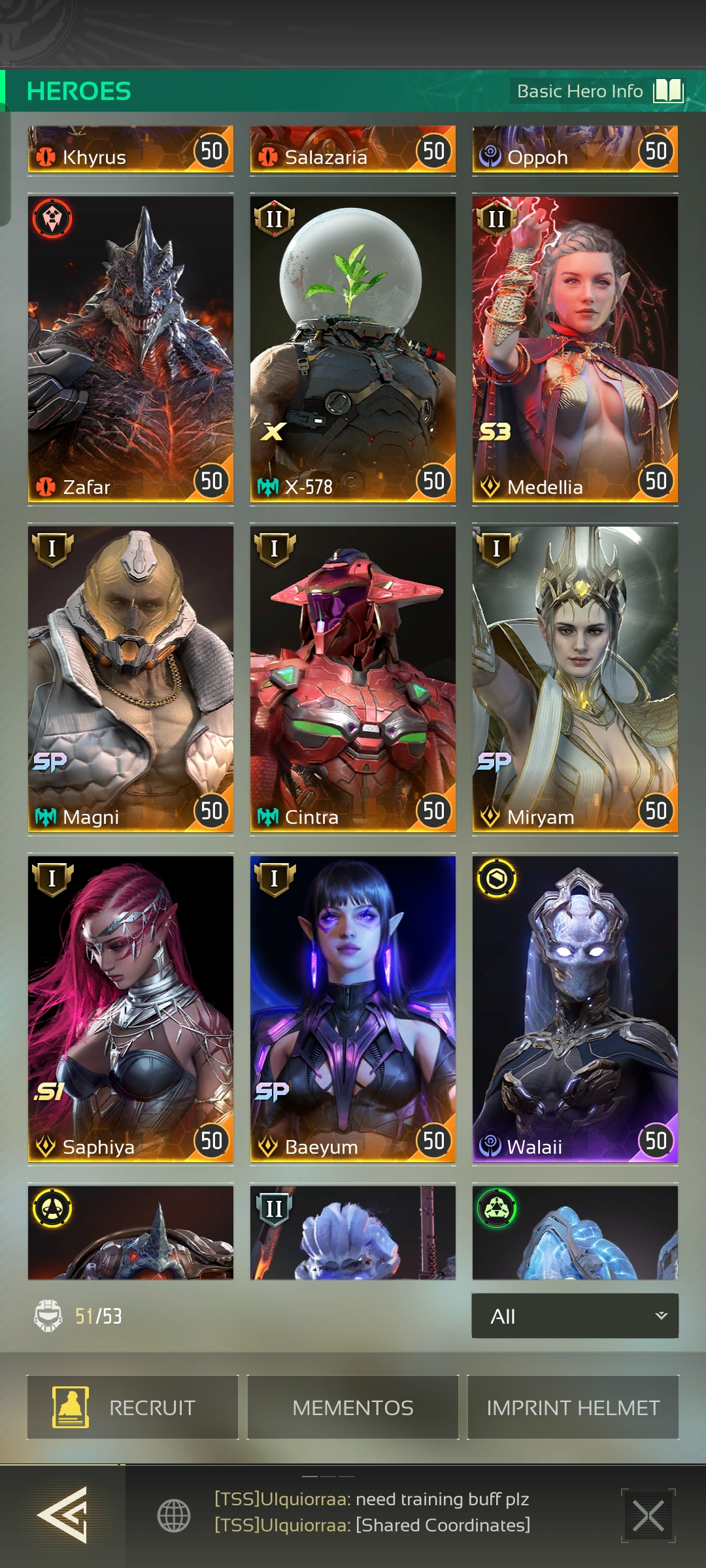Open Zafar's hero card
This screenshot has height=1568, width=706.
pyautogui.click(x=131, y=349)
